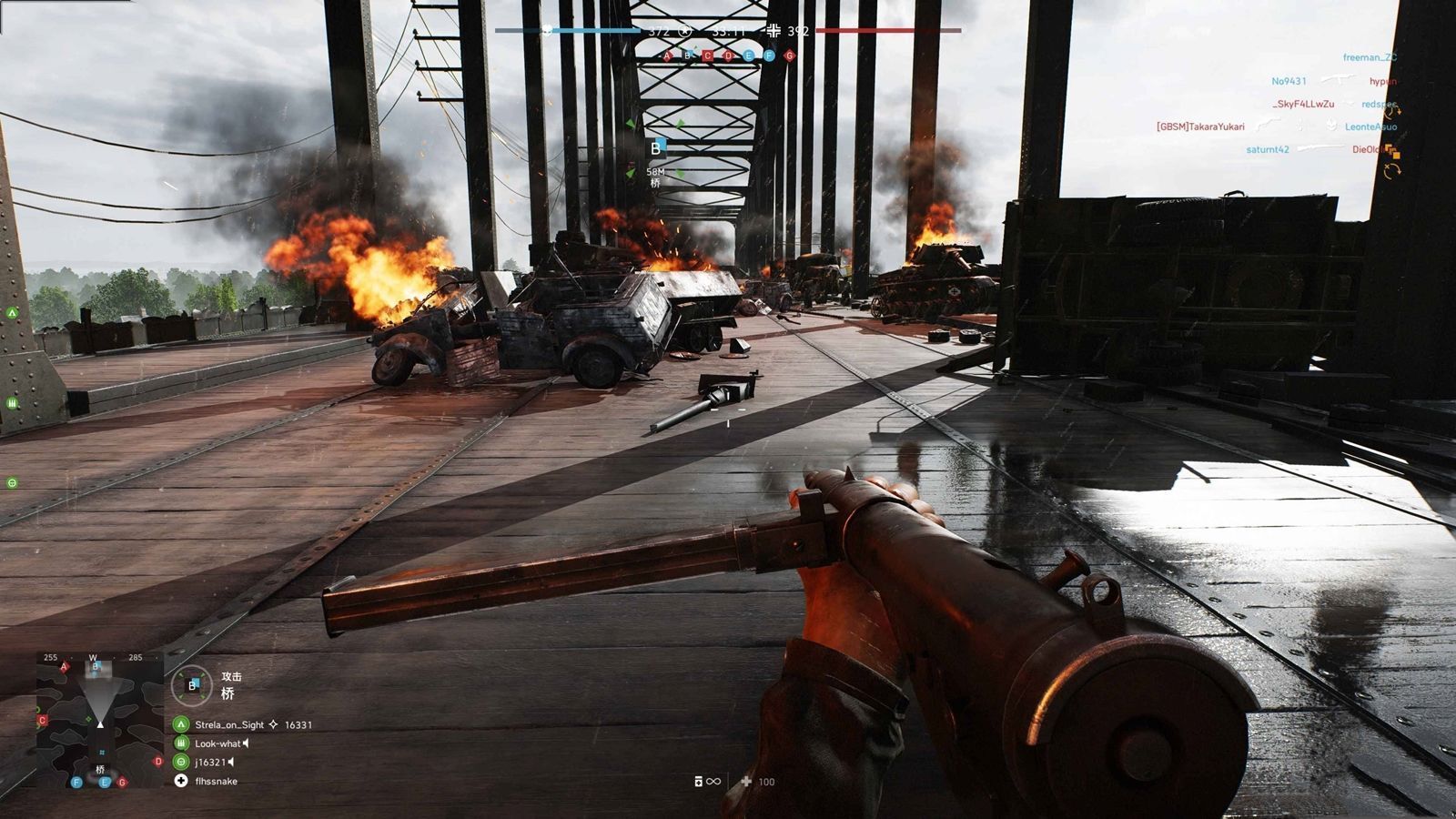Click objective C flag in top bar
The width and height of the screenshot is (1456, 819).
708,56
